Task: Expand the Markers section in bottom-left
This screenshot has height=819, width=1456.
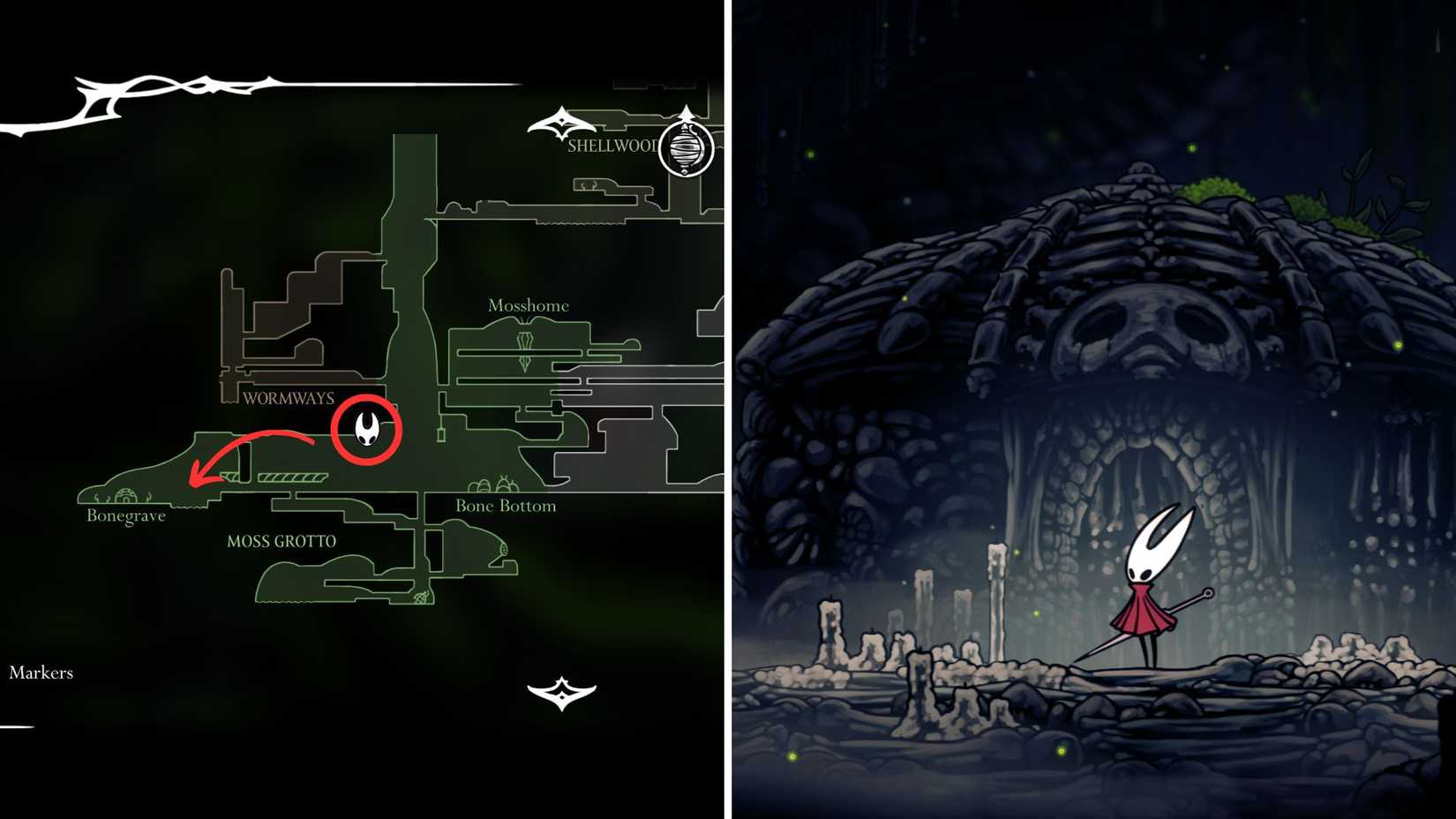Action: coord(41,672)
